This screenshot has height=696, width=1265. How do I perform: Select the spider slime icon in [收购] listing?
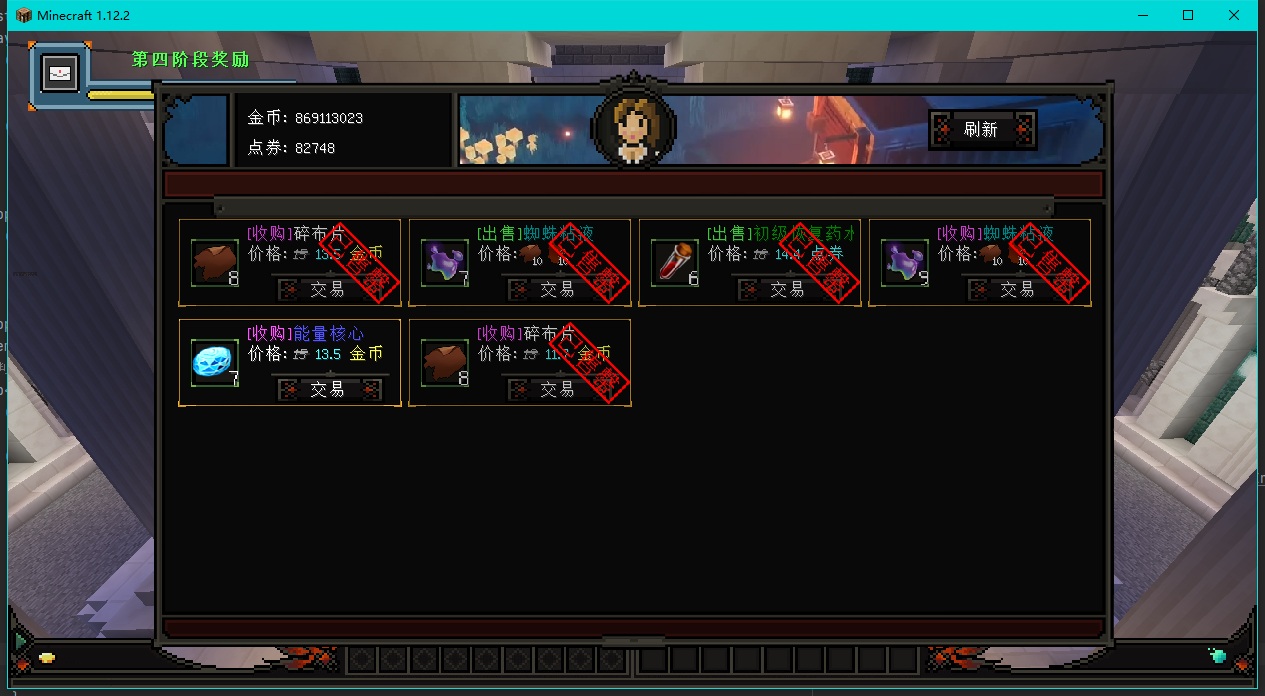click(905, 263)
